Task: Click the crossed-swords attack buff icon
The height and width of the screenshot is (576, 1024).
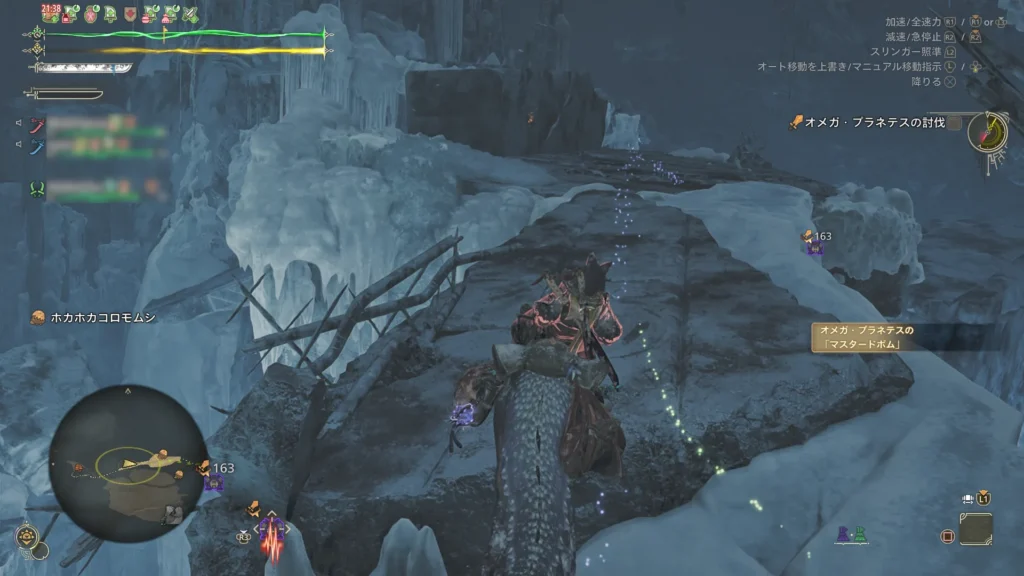Action: (x=190, y=15)
